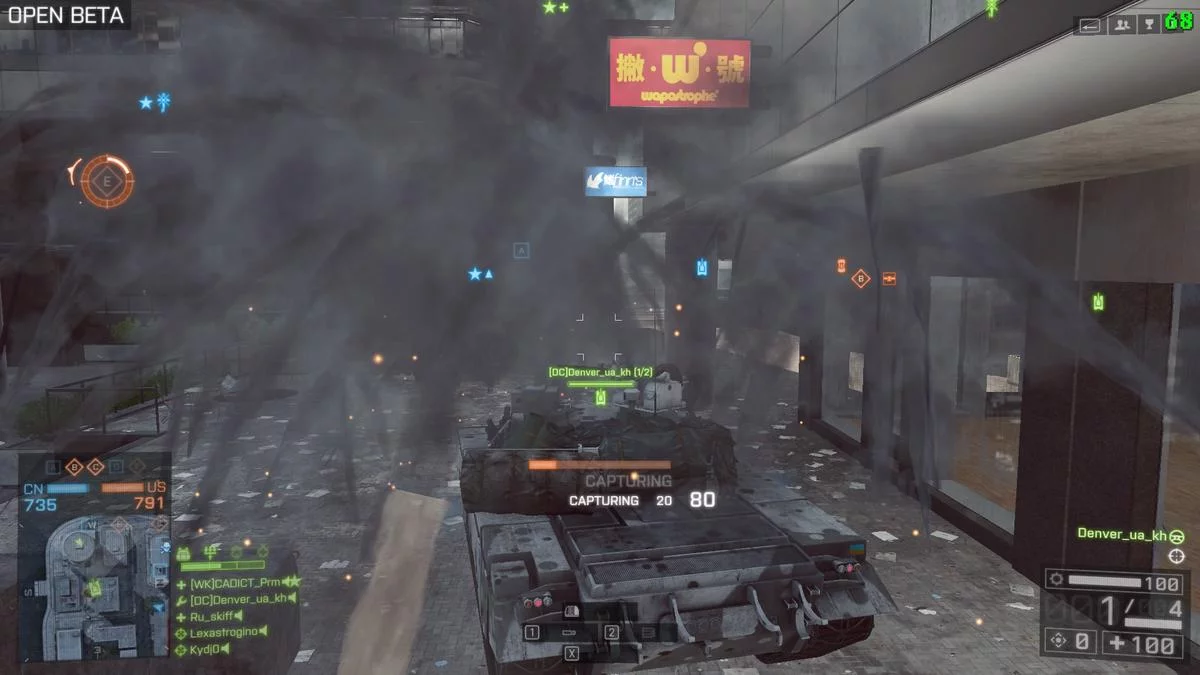1200x675 pixels.
Task: Select Lexastrogino in the squad list
Action: click(225, 633)
